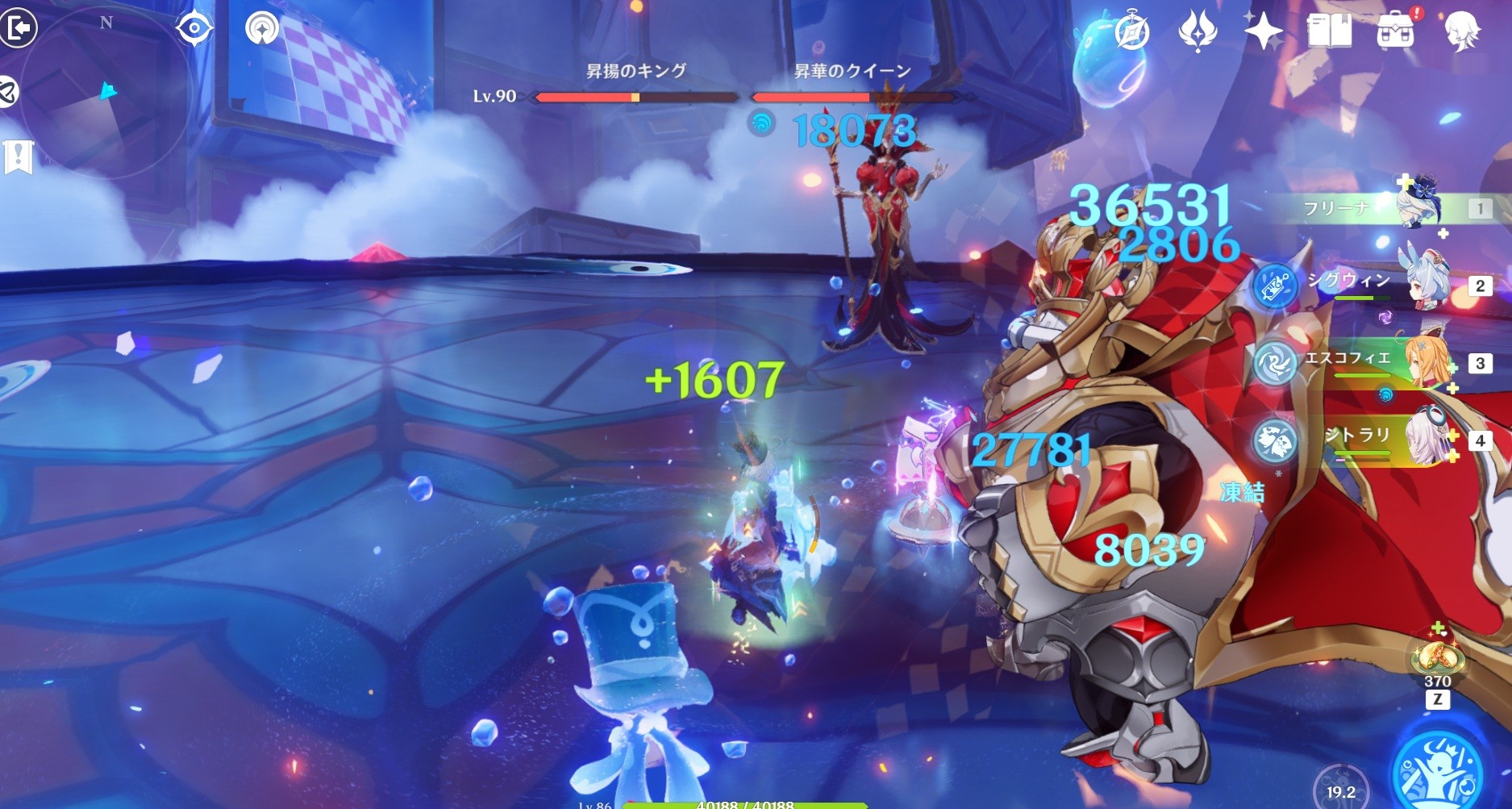Image resolution: width=1512 pixels, height=809 pixels.
Task: Open the character menu head icon
Action: coord(1461,32)
